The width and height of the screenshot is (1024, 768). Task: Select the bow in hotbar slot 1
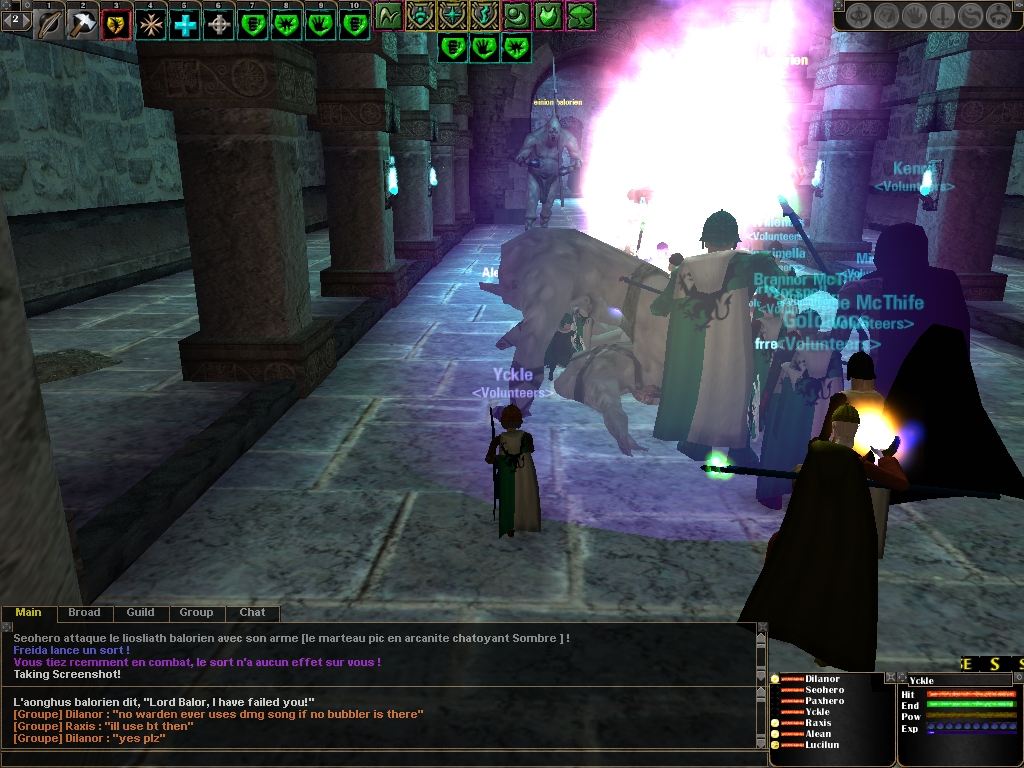[x=49, y=23]
